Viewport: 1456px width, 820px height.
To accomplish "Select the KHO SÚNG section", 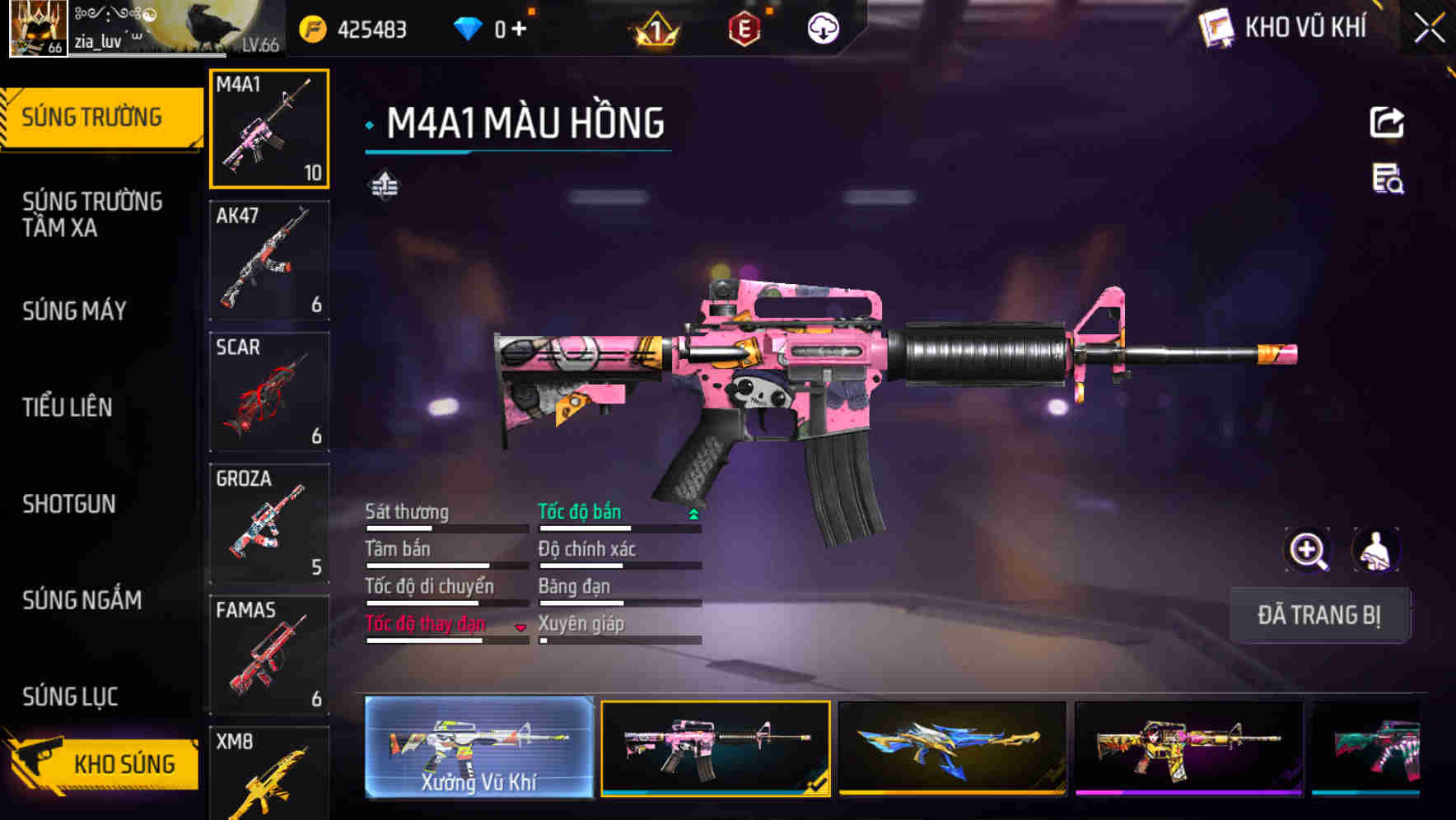I will 122,764.
